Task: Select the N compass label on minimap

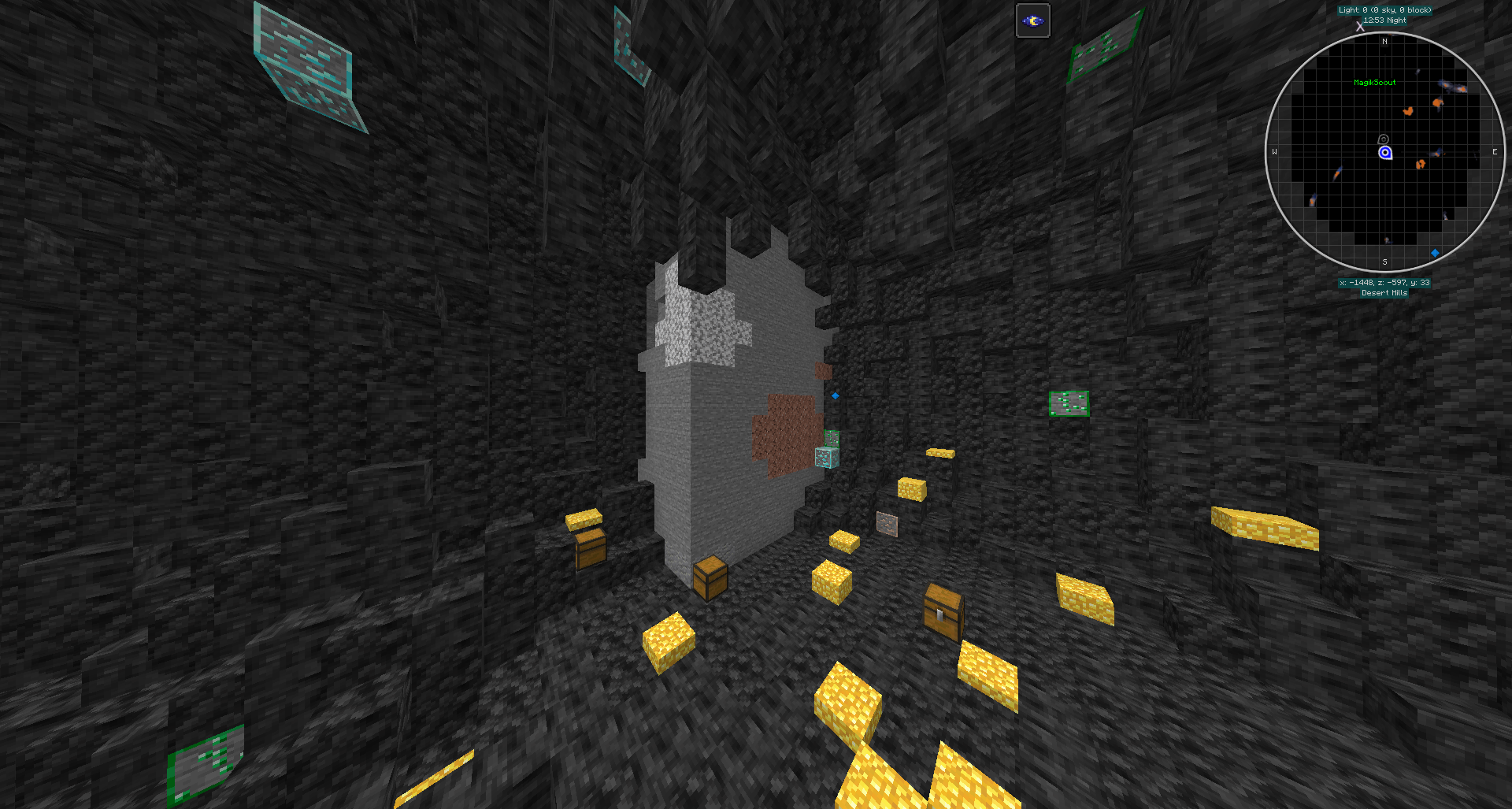Action: 1384,41
